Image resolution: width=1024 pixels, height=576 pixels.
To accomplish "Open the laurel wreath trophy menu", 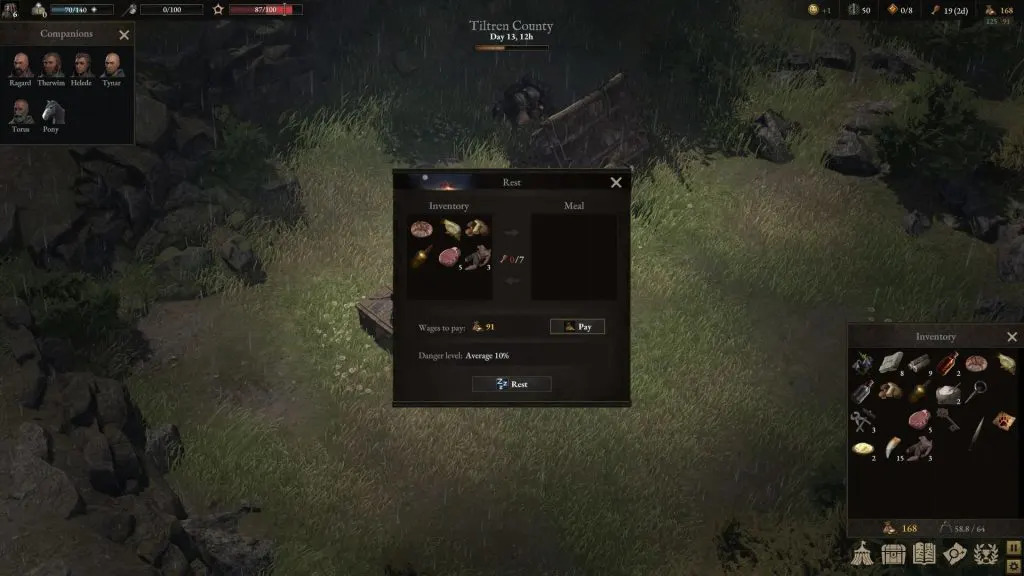I will click(986, 552).
